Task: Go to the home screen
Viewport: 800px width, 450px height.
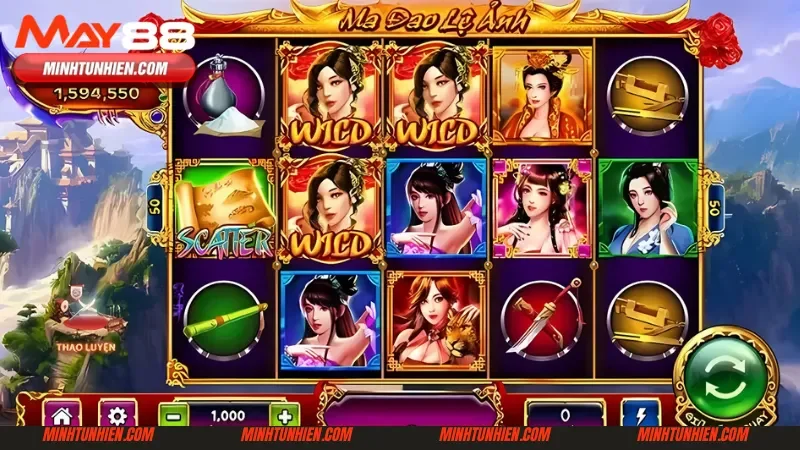Action: [61, 415]
